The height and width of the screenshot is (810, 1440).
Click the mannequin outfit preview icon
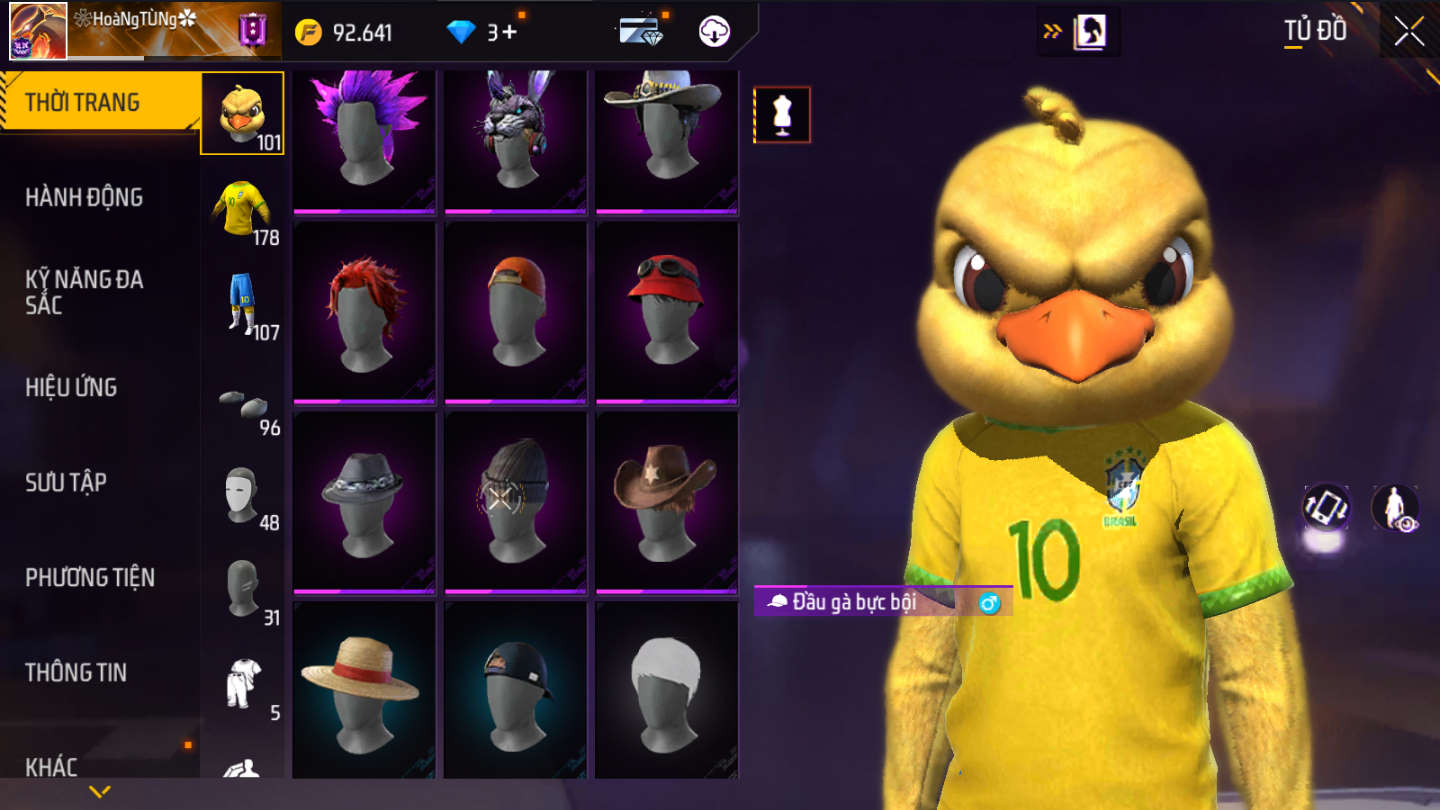(782, 115)
